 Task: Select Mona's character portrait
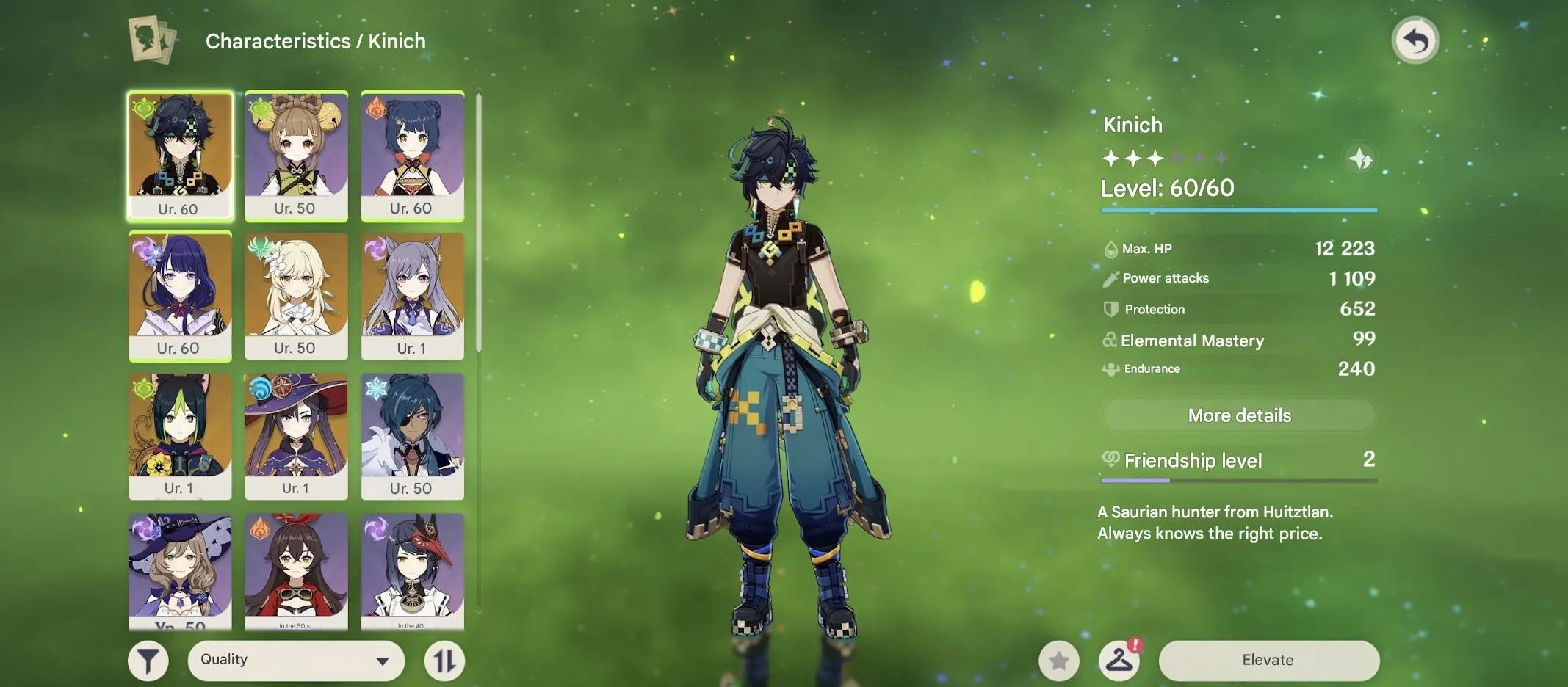coord(296,436)
